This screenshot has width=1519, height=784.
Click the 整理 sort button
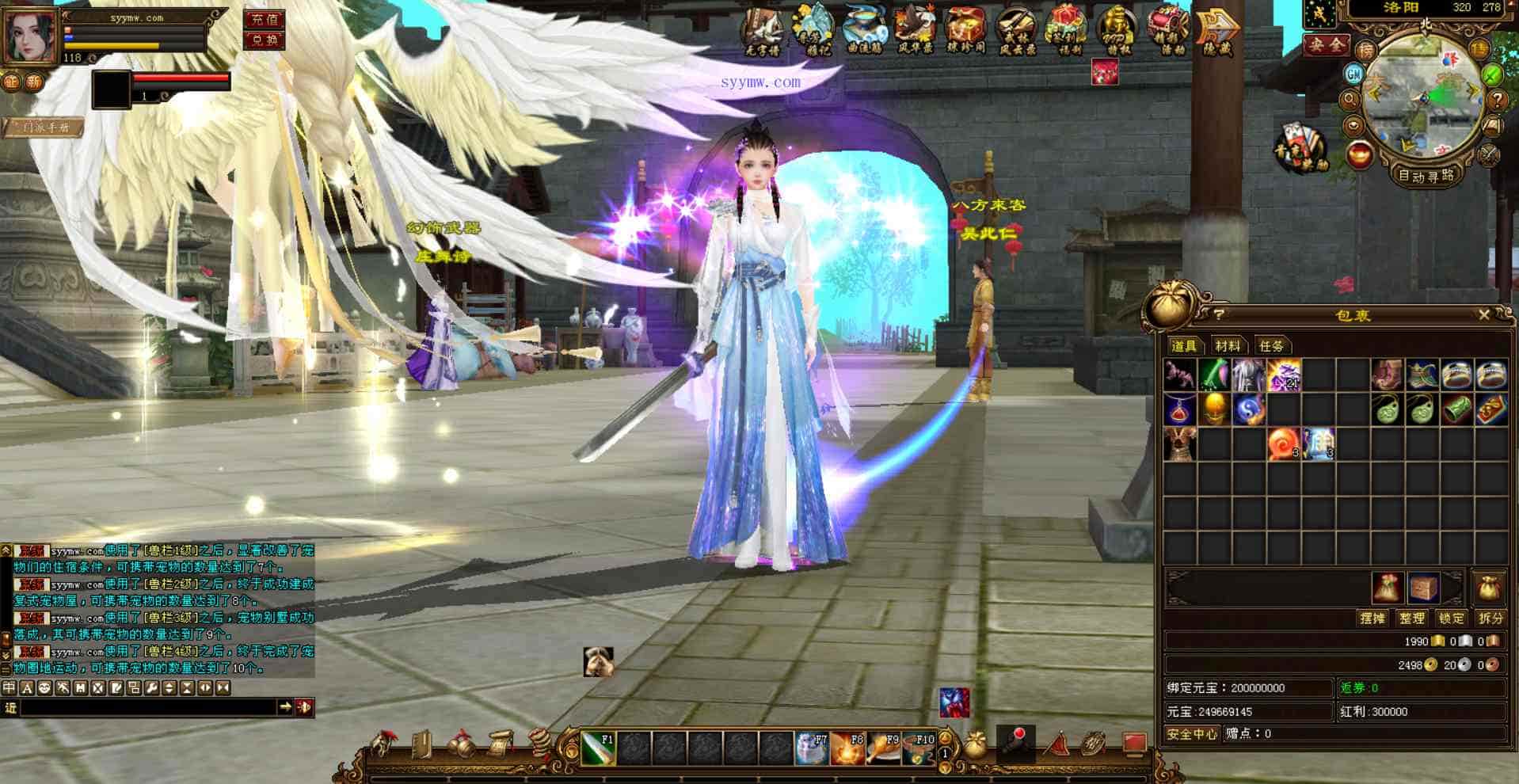click(1412, 618)
